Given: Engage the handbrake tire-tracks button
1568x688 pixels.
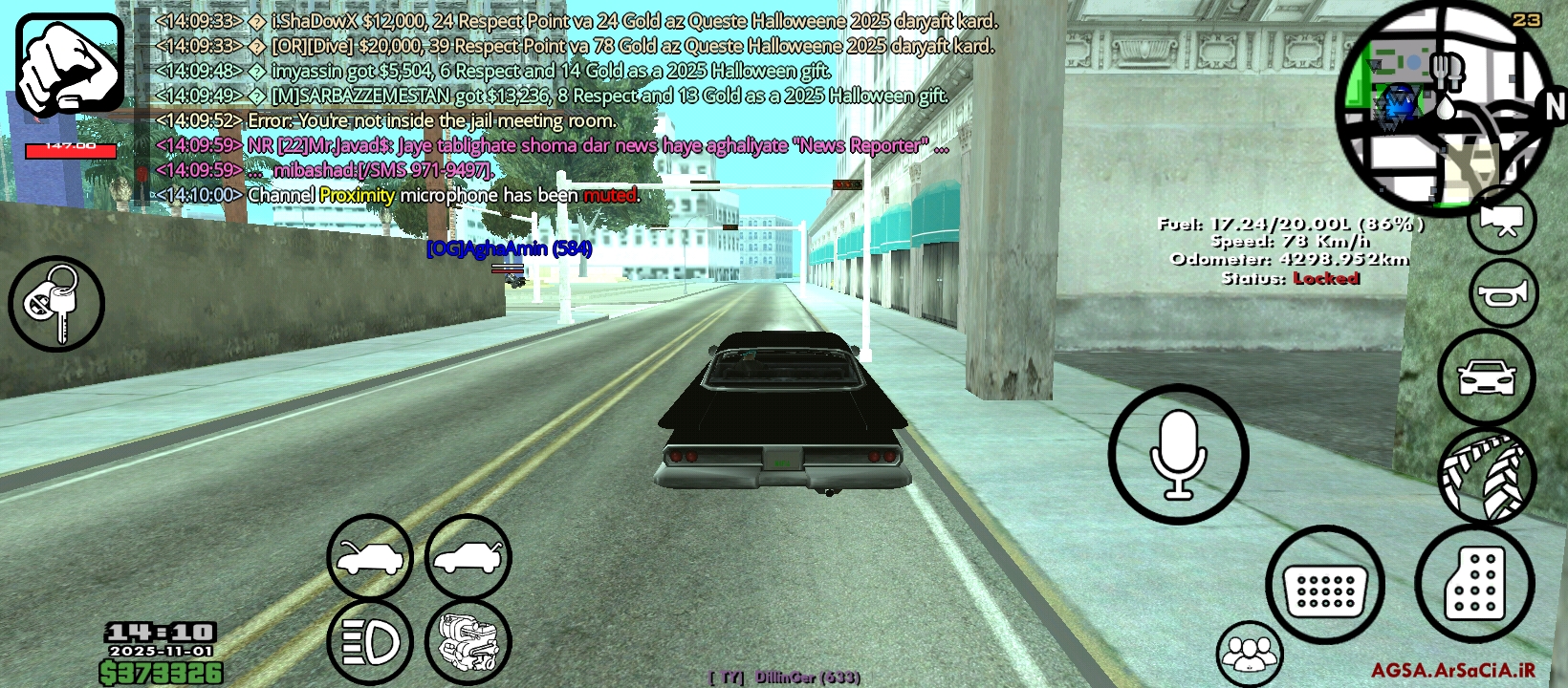Looking at the screenshot, I should click(x=1486, y=475).
